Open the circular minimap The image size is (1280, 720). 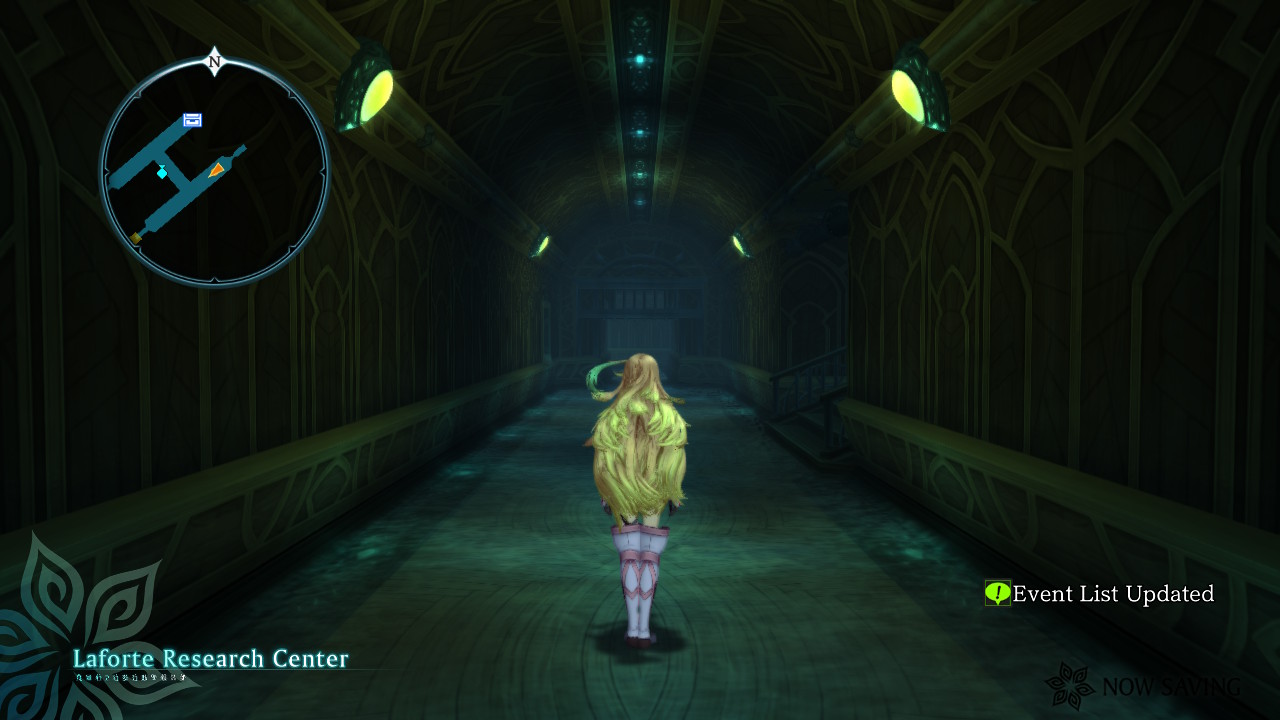click(x=214, y=172)
